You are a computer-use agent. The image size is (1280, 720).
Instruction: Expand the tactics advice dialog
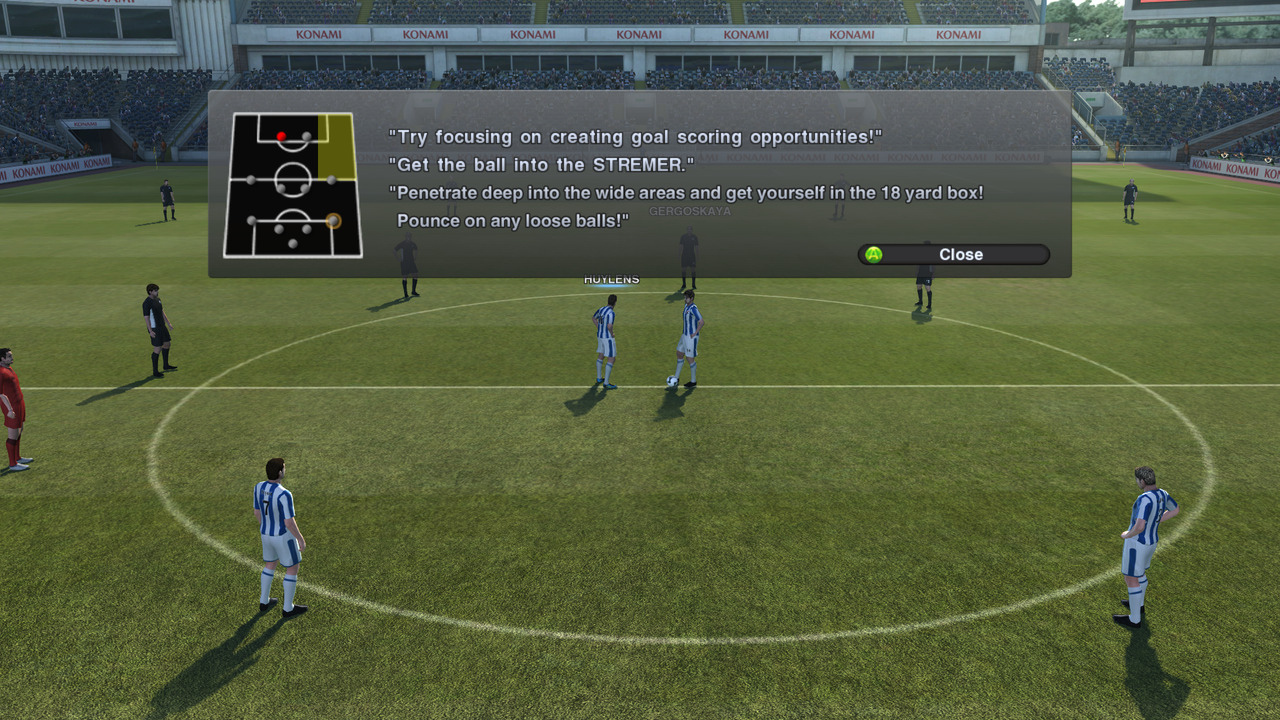click(x=640, y=185)
